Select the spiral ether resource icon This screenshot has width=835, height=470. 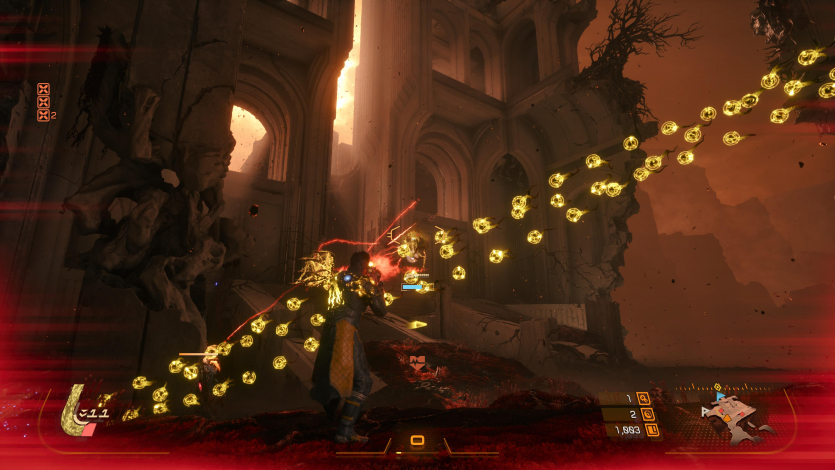[x=646, y=414]
